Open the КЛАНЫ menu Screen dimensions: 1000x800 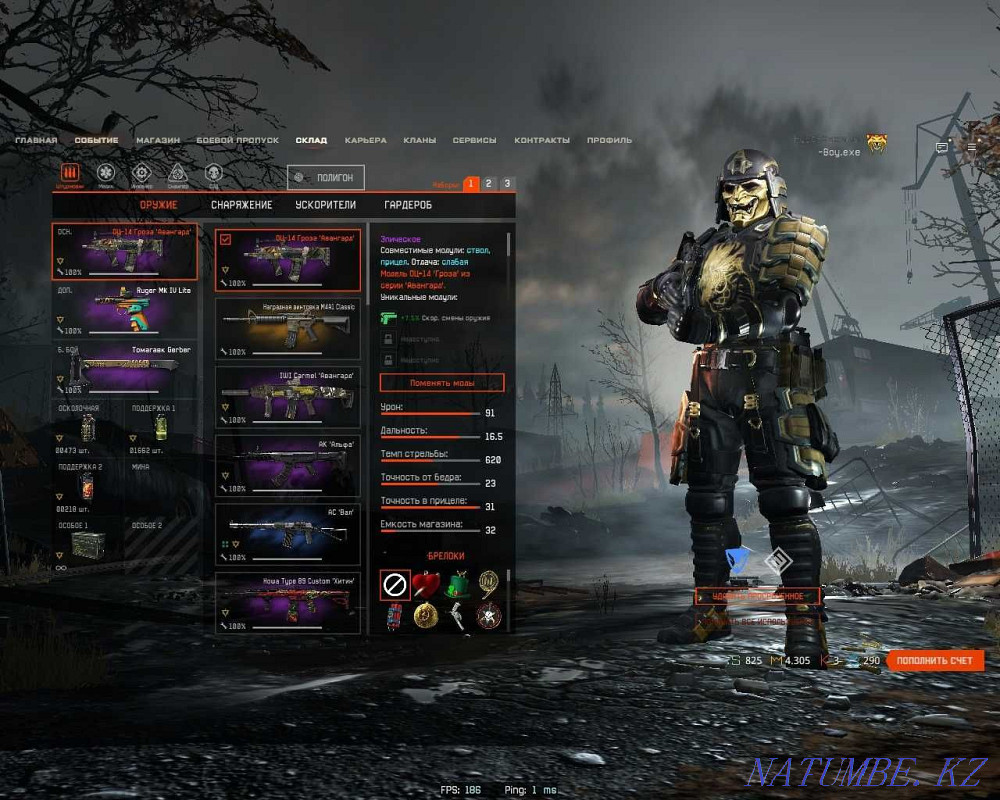pyautogui.click(x=419, y=141)
